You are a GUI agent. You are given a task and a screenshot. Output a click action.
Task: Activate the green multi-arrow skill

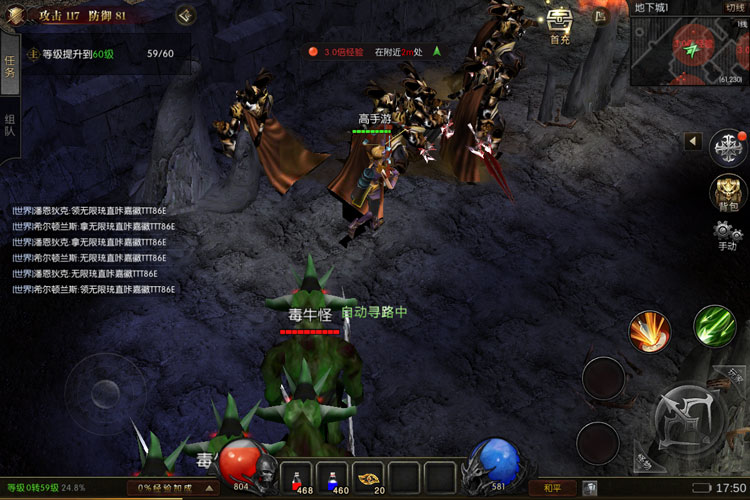[714, 327]
